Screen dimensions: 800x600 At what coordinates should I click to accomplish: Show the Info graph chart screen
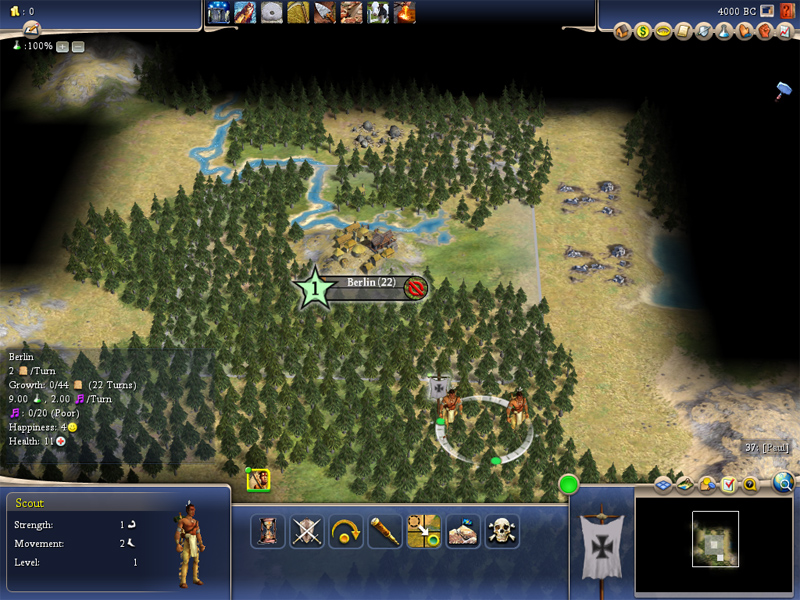785,31
